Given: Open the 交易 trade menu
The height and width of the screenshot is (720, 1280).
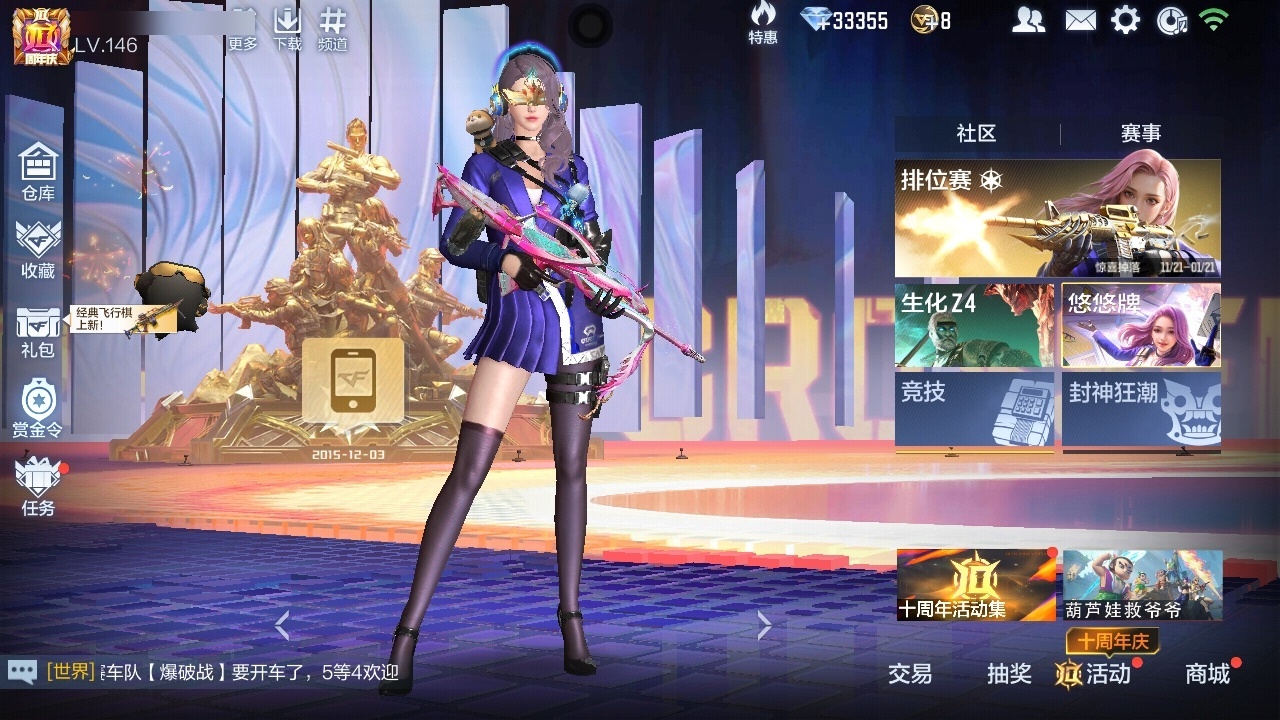Looking at the screenshot, I should (x=910, y=674).
